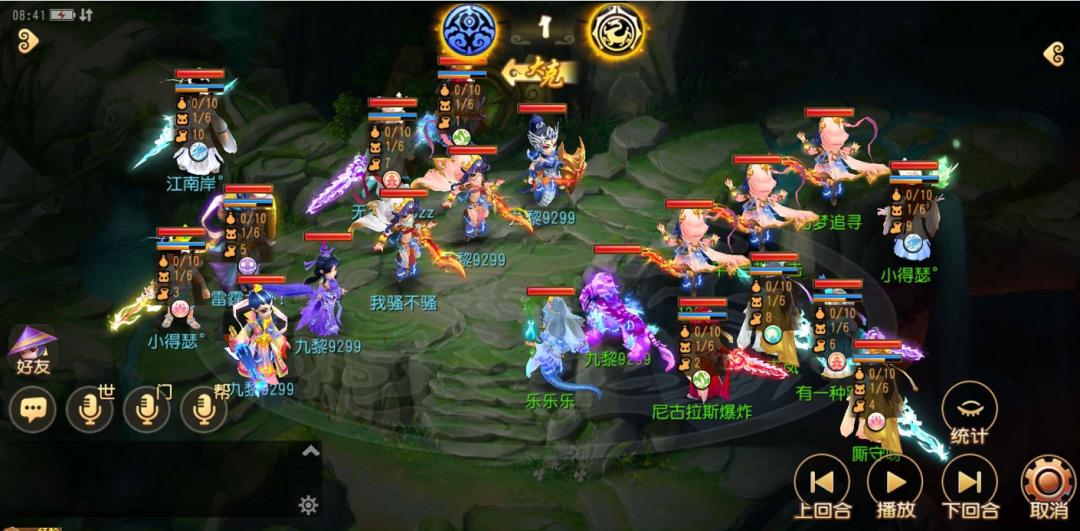Go to the previous round (上回合)

click(x=821, y=483)
